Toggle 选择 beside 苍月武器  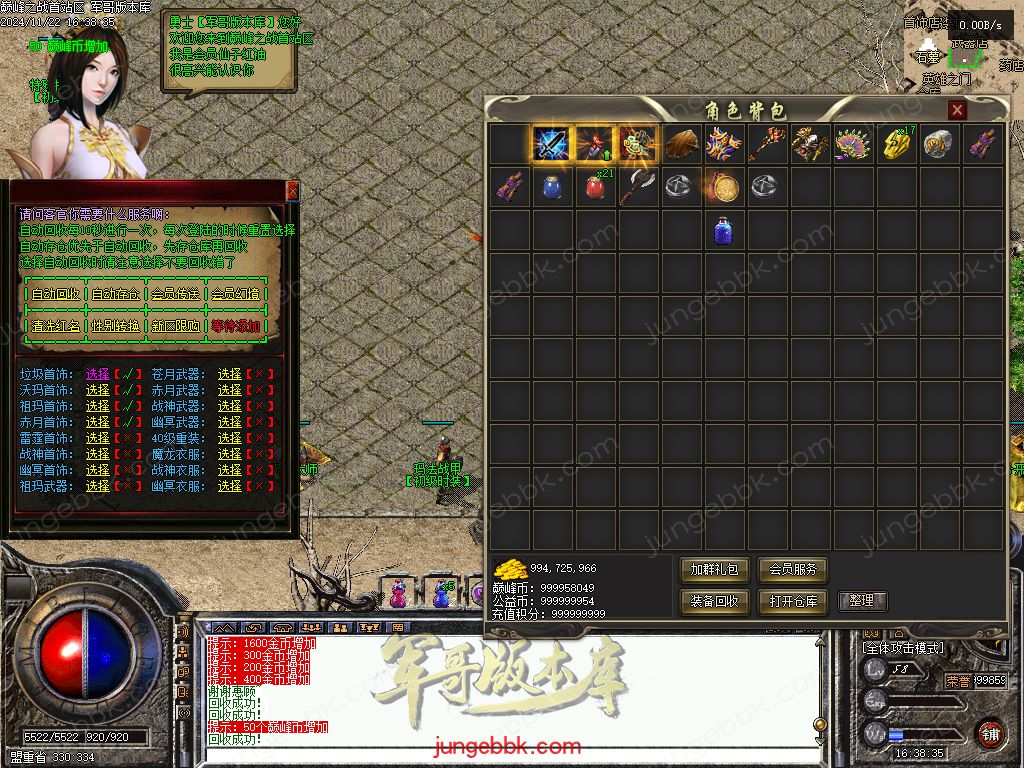tap(230, 374)
